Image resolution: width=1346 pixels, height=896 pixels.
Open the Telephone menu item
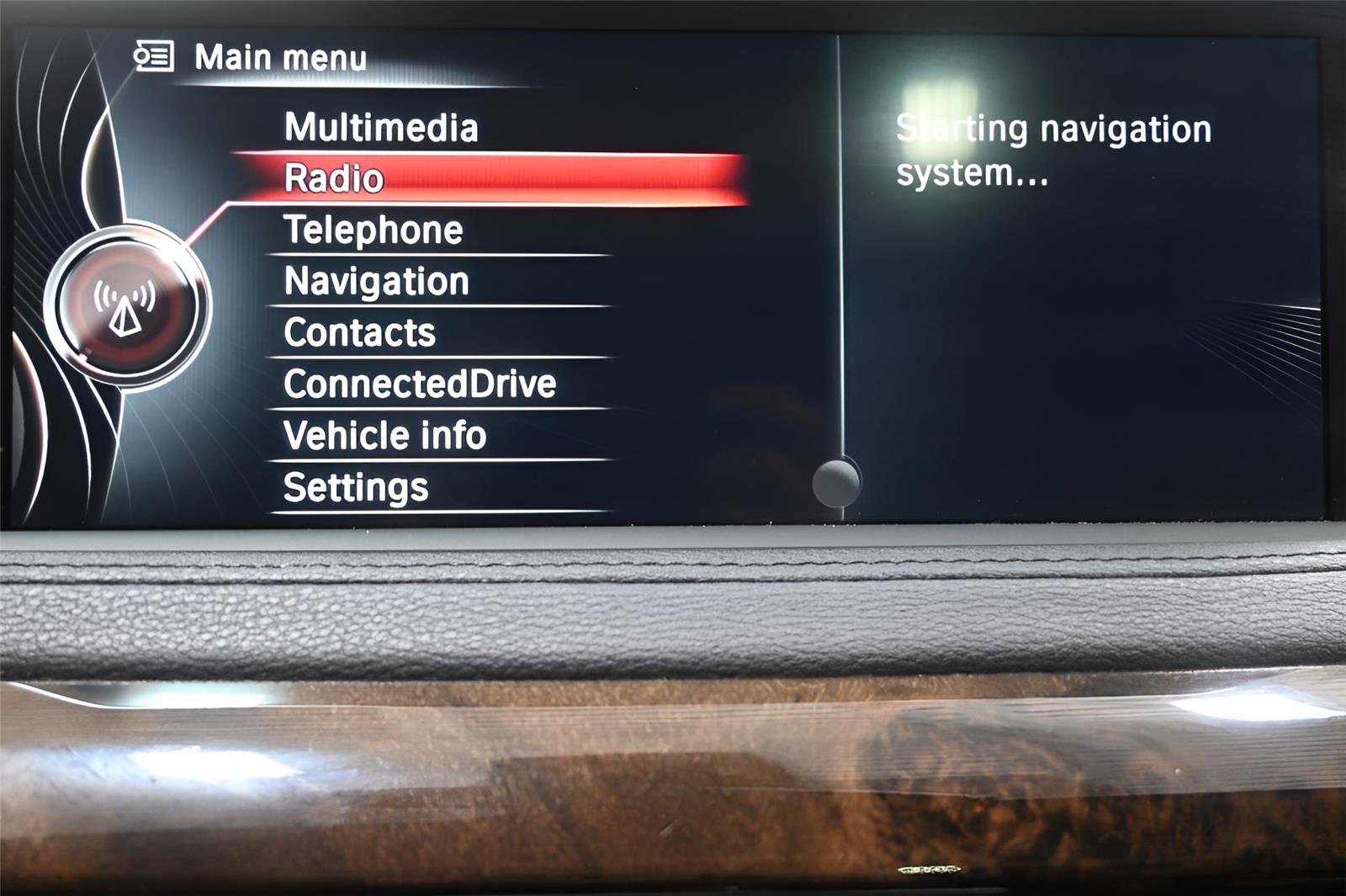(372, 229)
